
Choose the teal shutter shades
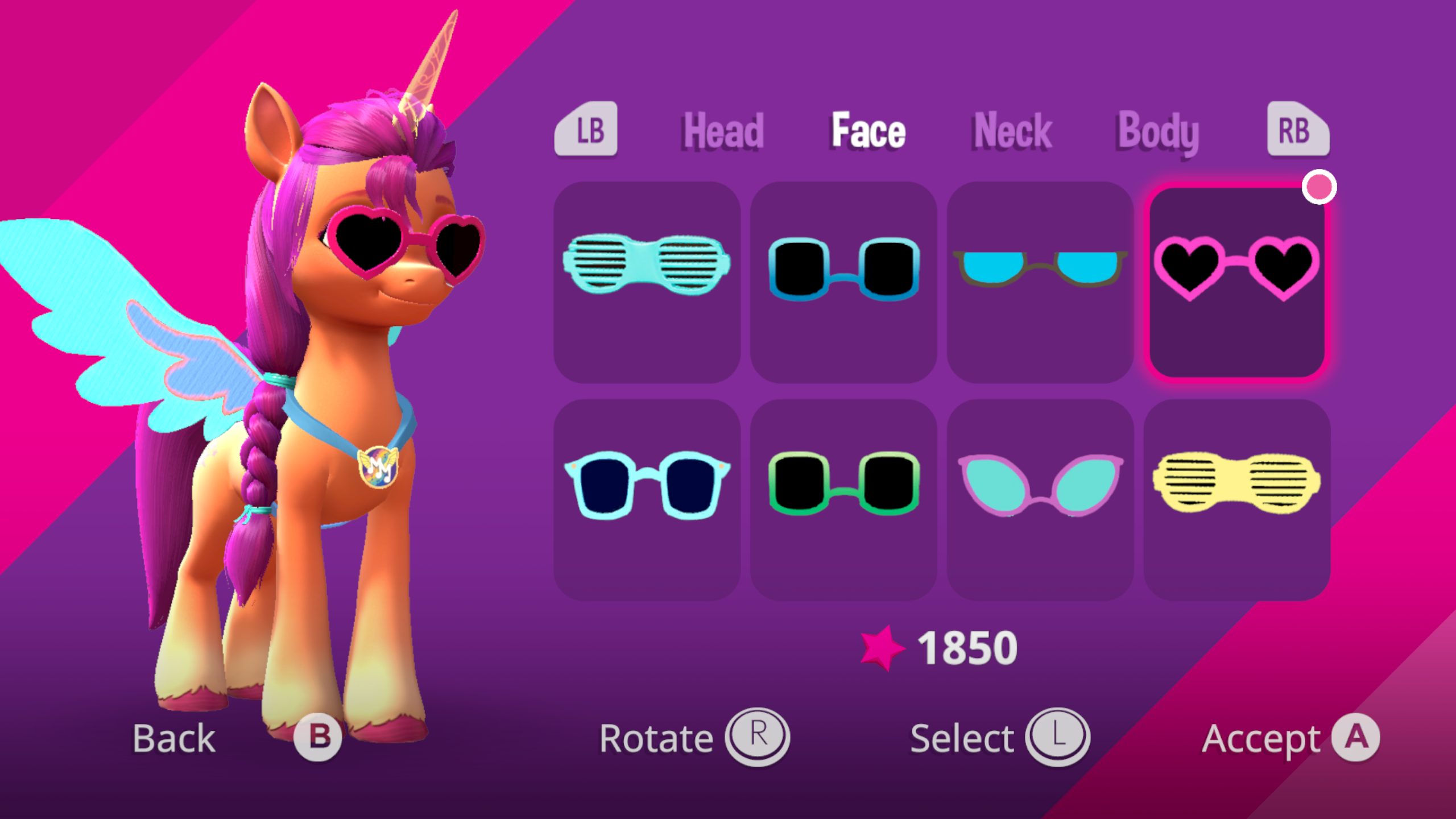[647, 282]
